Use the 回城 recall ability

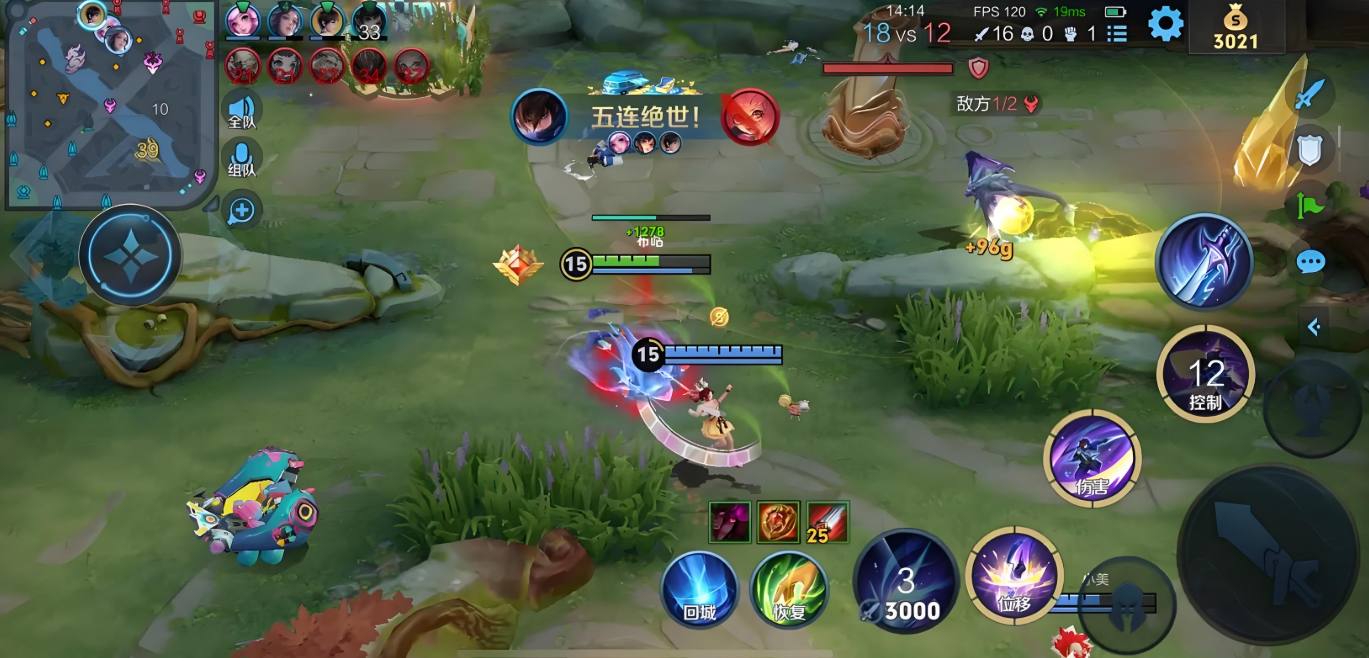700,589
